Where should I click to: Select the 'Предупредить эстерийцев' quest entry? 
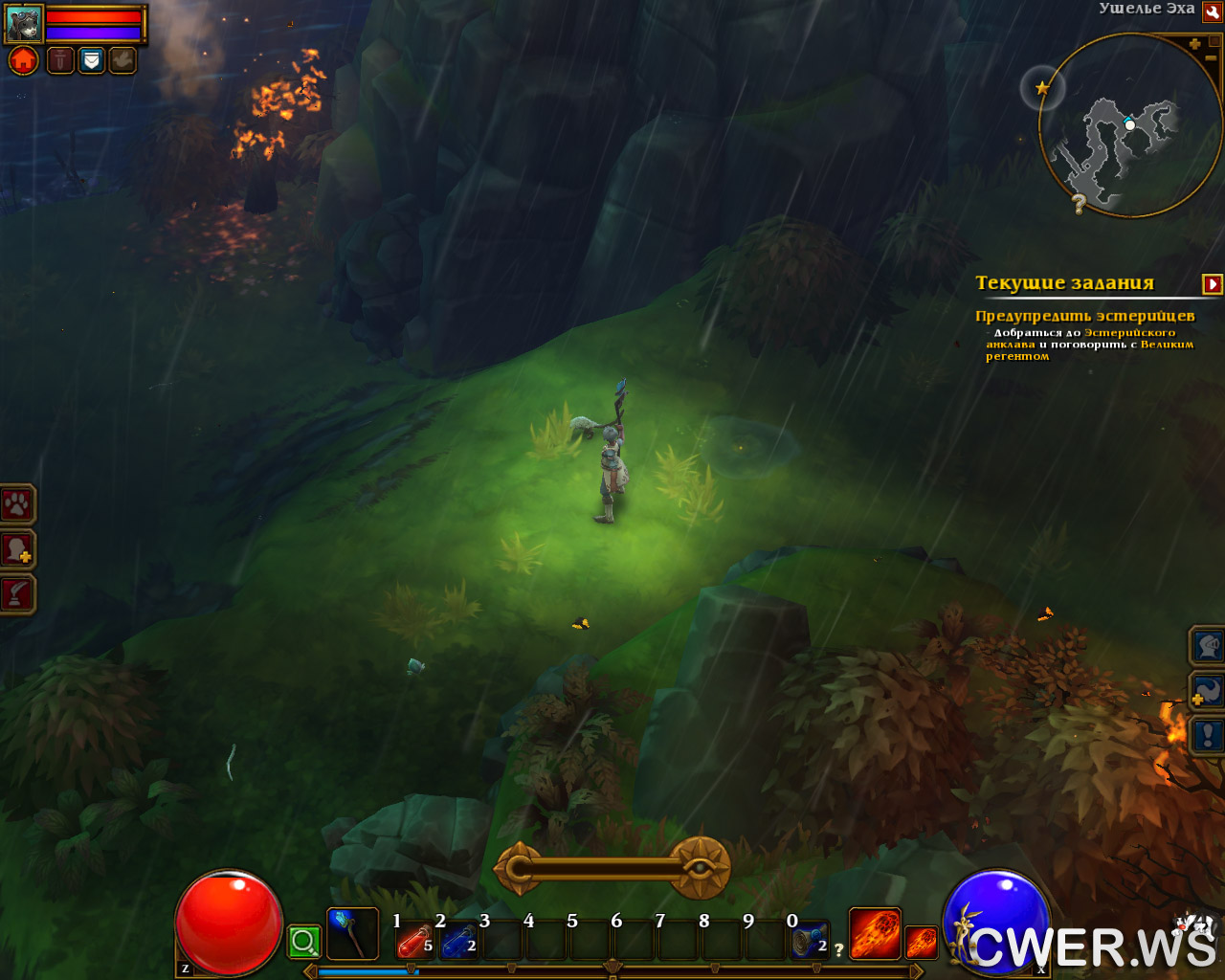1084,316
